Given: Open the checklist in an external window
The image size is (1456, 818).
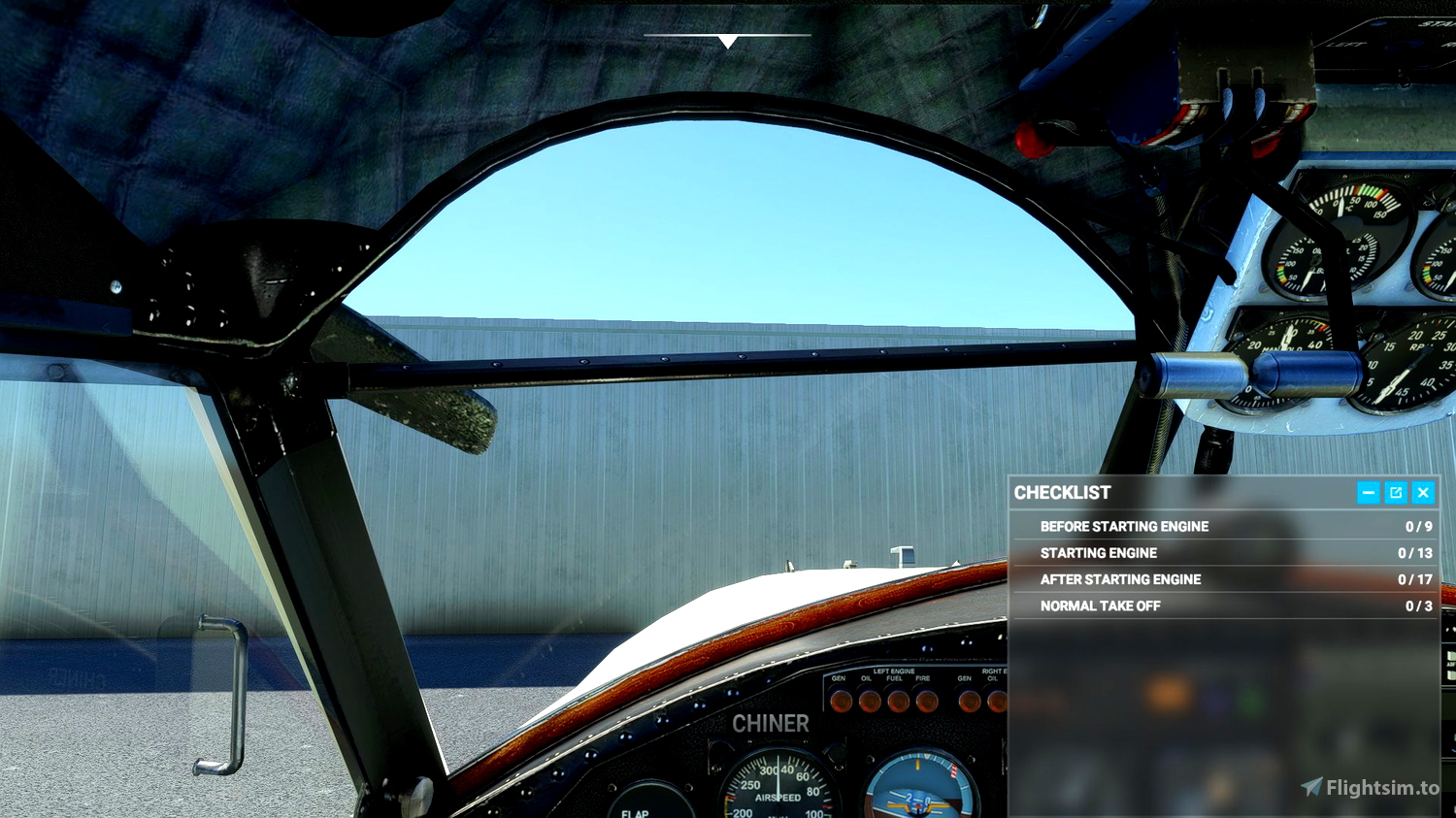Looking at the screenshot, I should 1395,493.
